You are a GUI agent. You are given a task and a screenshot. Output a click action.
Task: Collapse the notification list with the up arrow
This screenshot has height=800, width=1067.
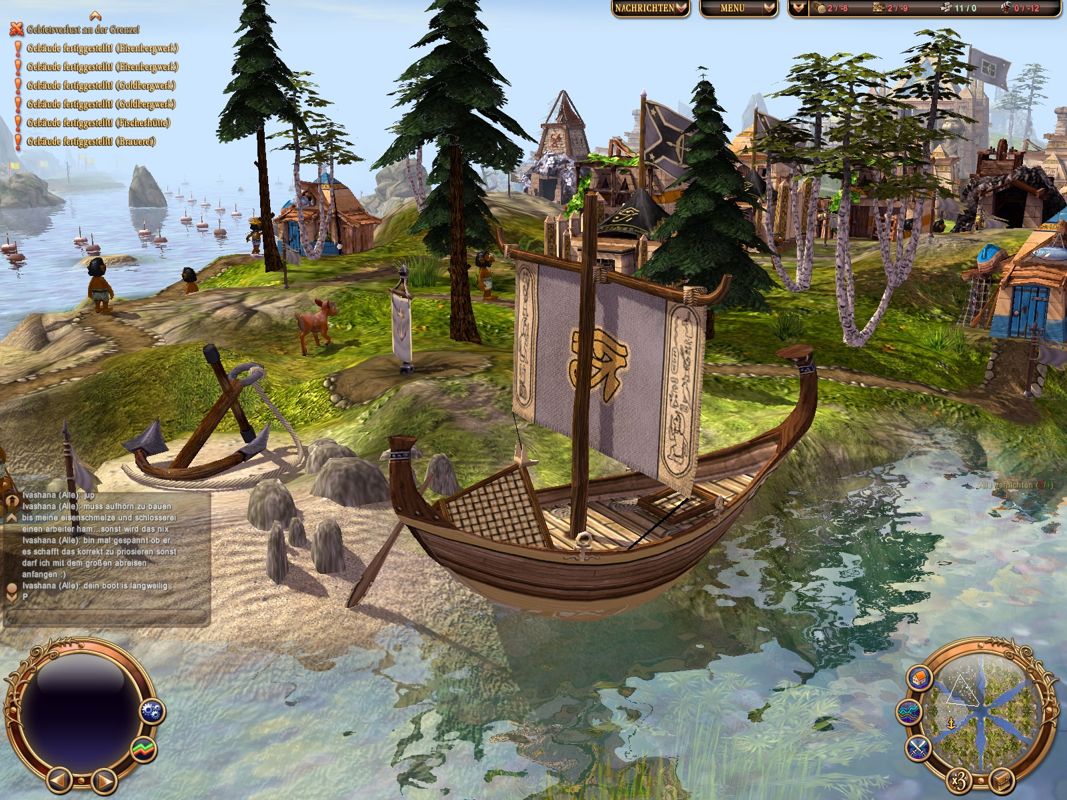[x=95, y=15]
